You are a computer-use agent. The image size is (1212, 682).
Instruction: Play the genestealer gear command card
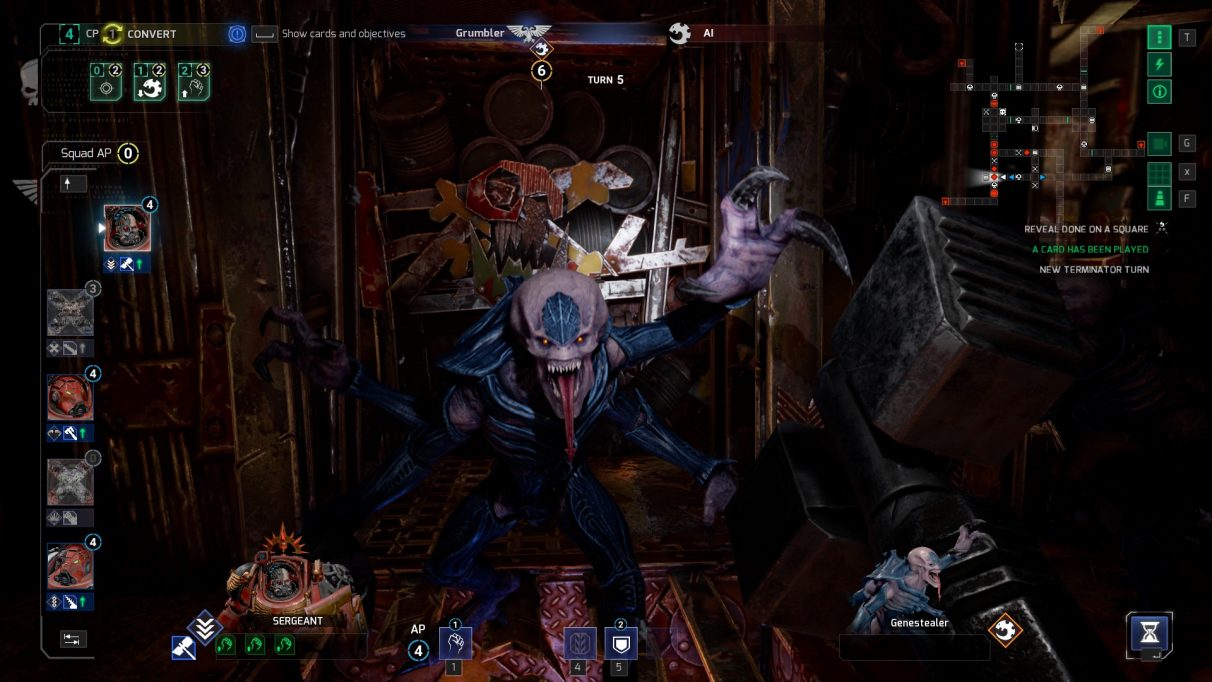click(x=150, y=84)
